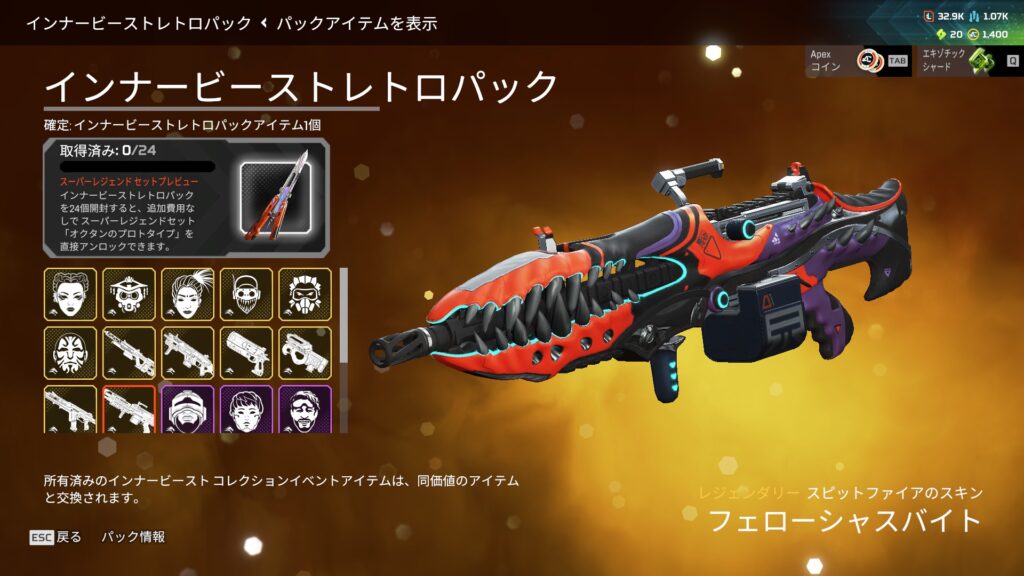Select the purple visor-helmet legend item
The image size is (1024, 576).
187,409
